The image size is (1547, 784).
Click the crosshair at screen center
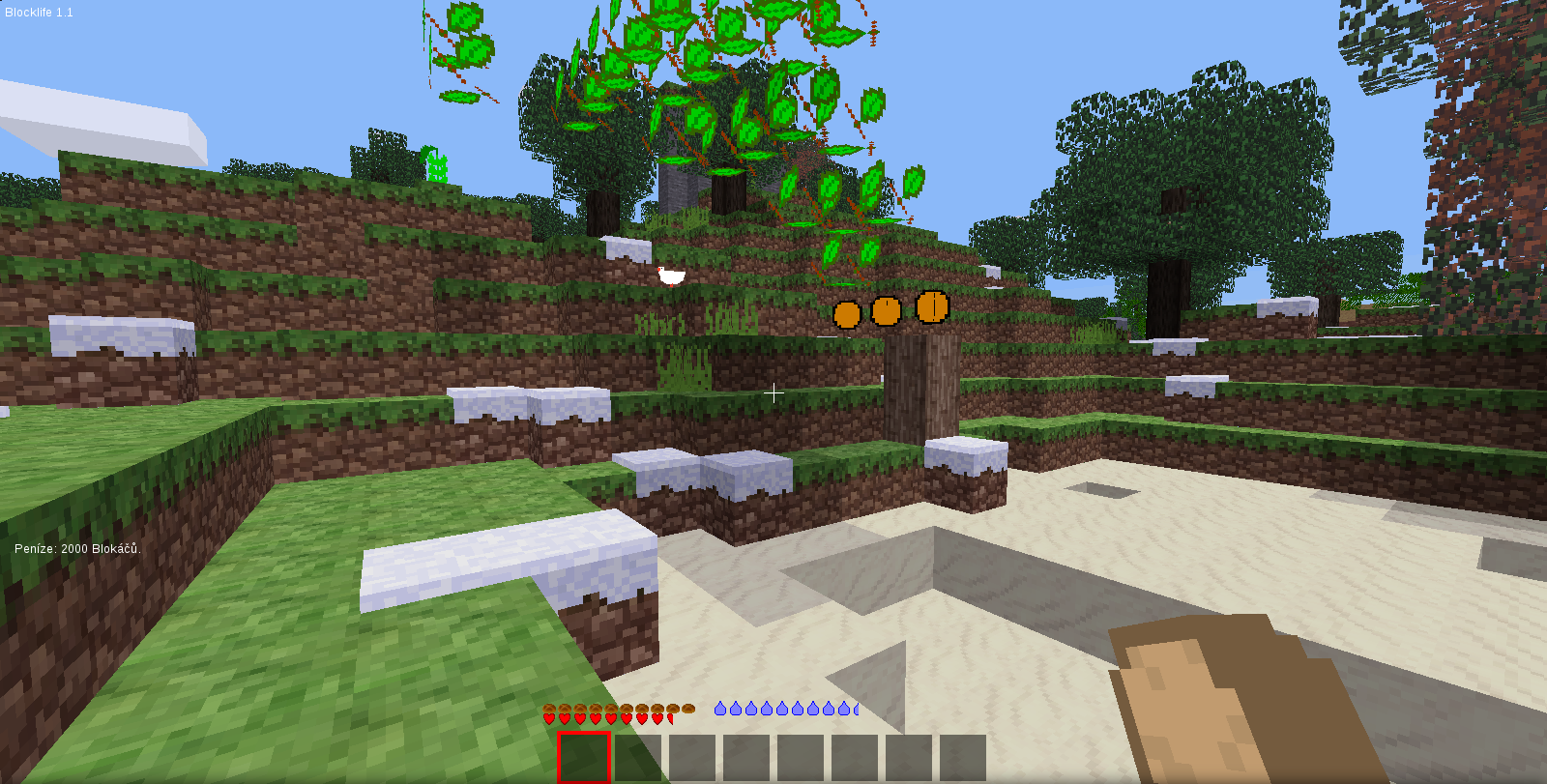coord(773,393)
